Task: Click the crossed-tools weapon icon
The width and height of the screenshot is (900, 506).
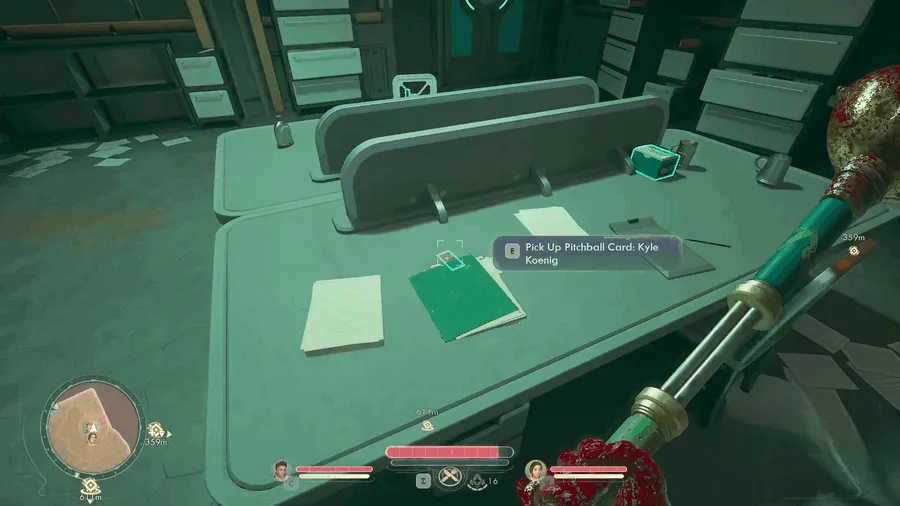Action: pyautogui.click(x=451, y=477)
